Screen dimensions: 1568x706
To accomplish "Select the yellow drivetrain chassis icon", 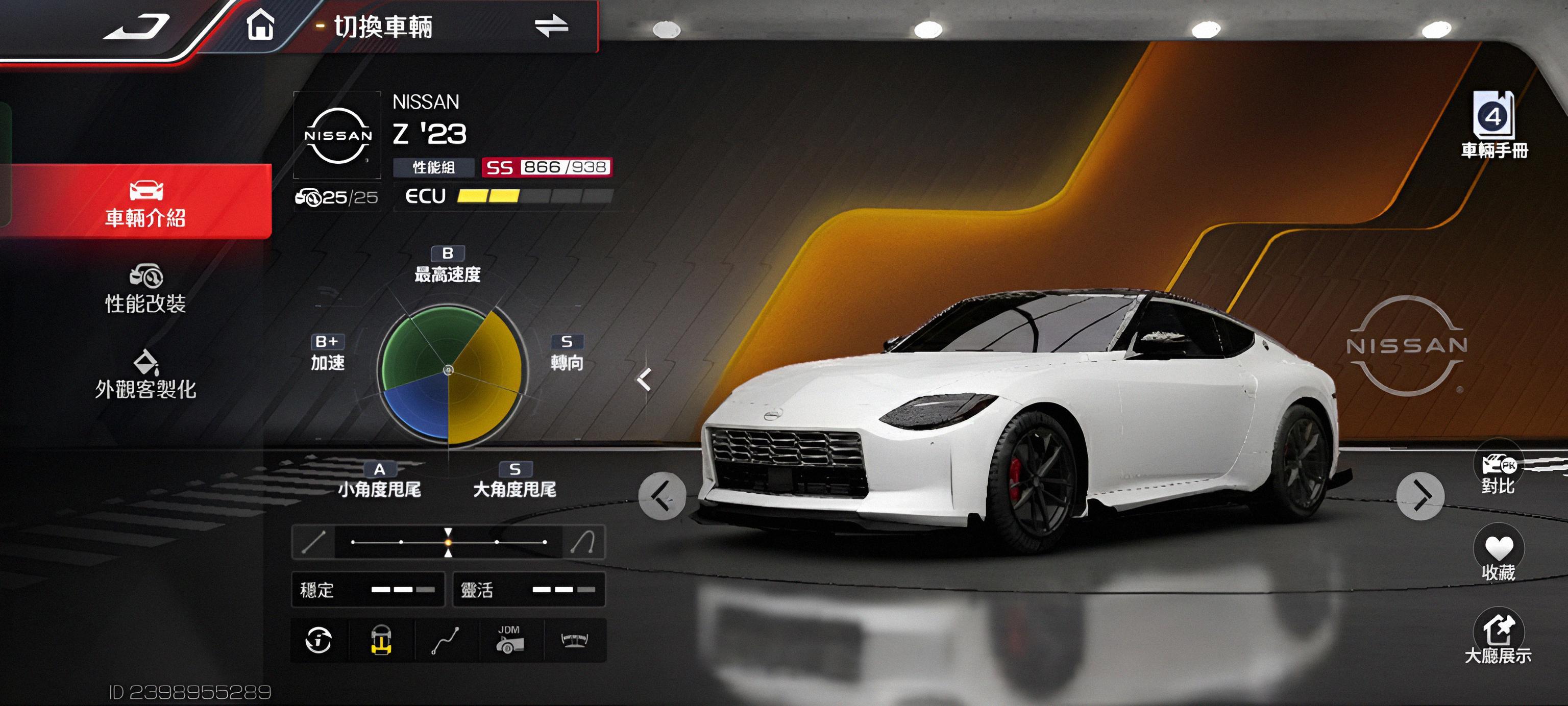I will [x=382, y=640].
